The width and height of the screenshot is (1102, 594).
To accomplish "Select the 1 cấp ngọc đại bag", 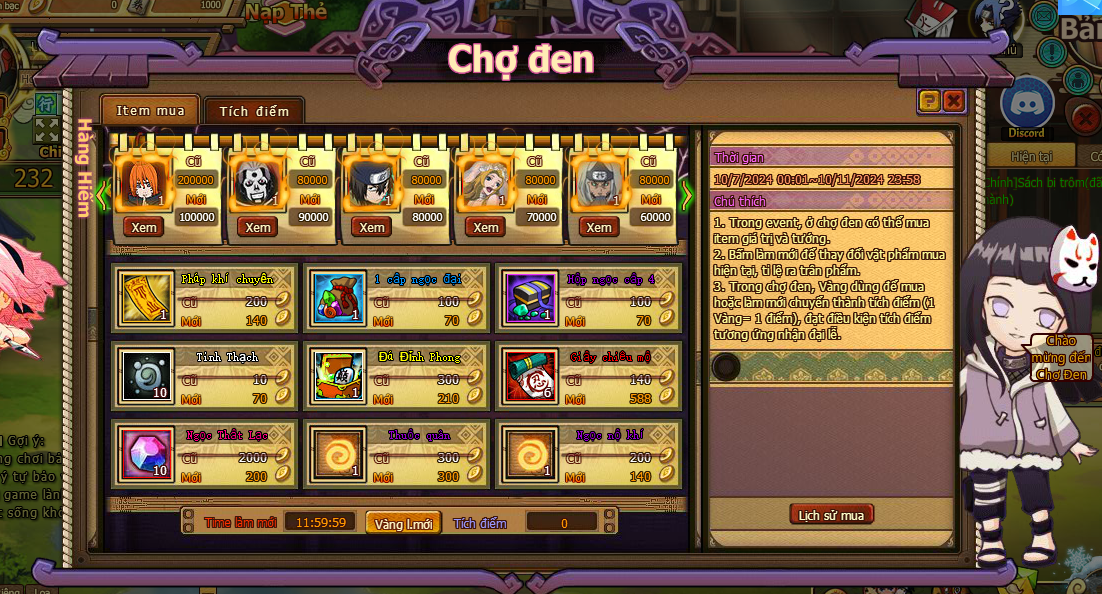I will [335, 299].
